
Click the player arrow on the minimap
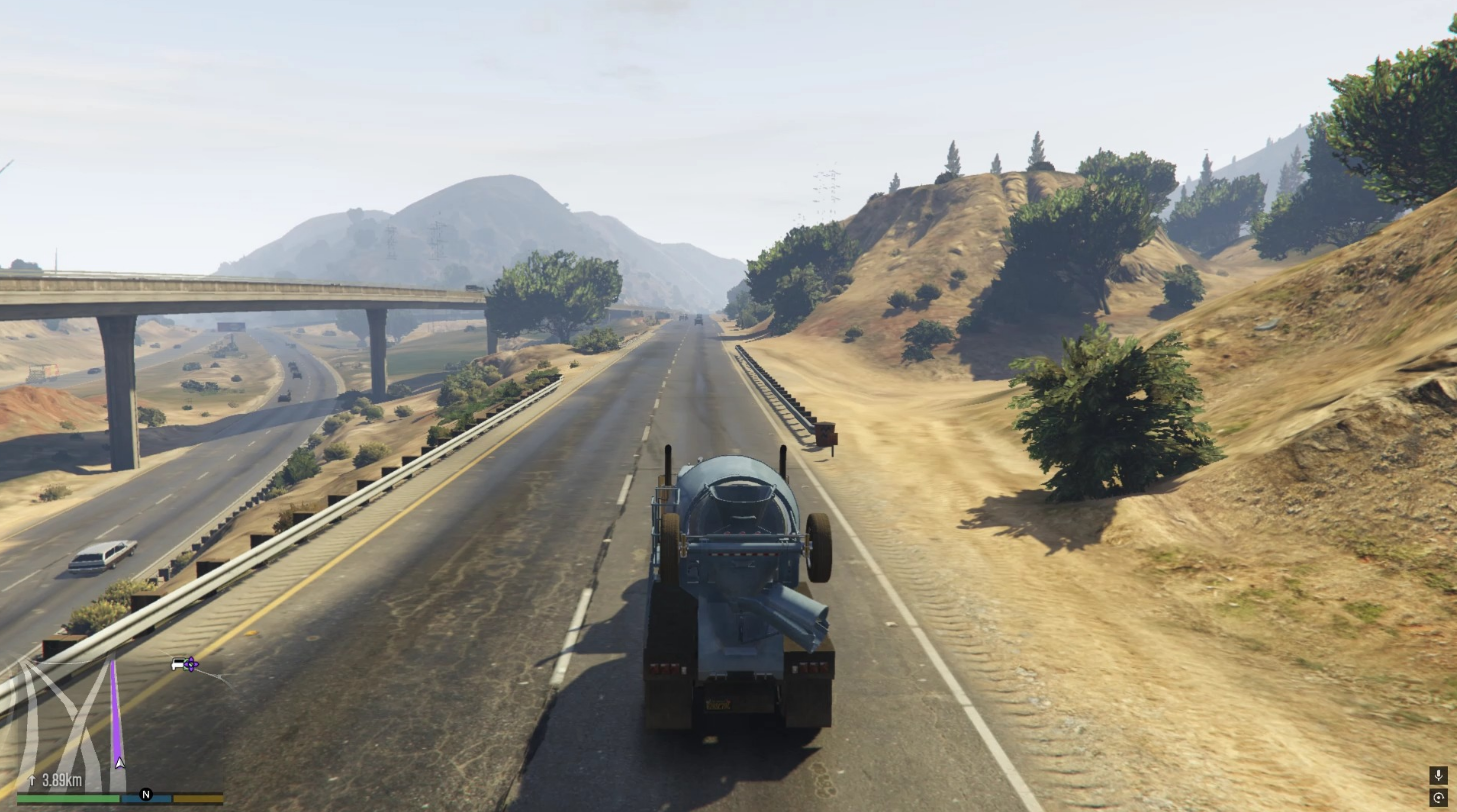tap(120, 763)
